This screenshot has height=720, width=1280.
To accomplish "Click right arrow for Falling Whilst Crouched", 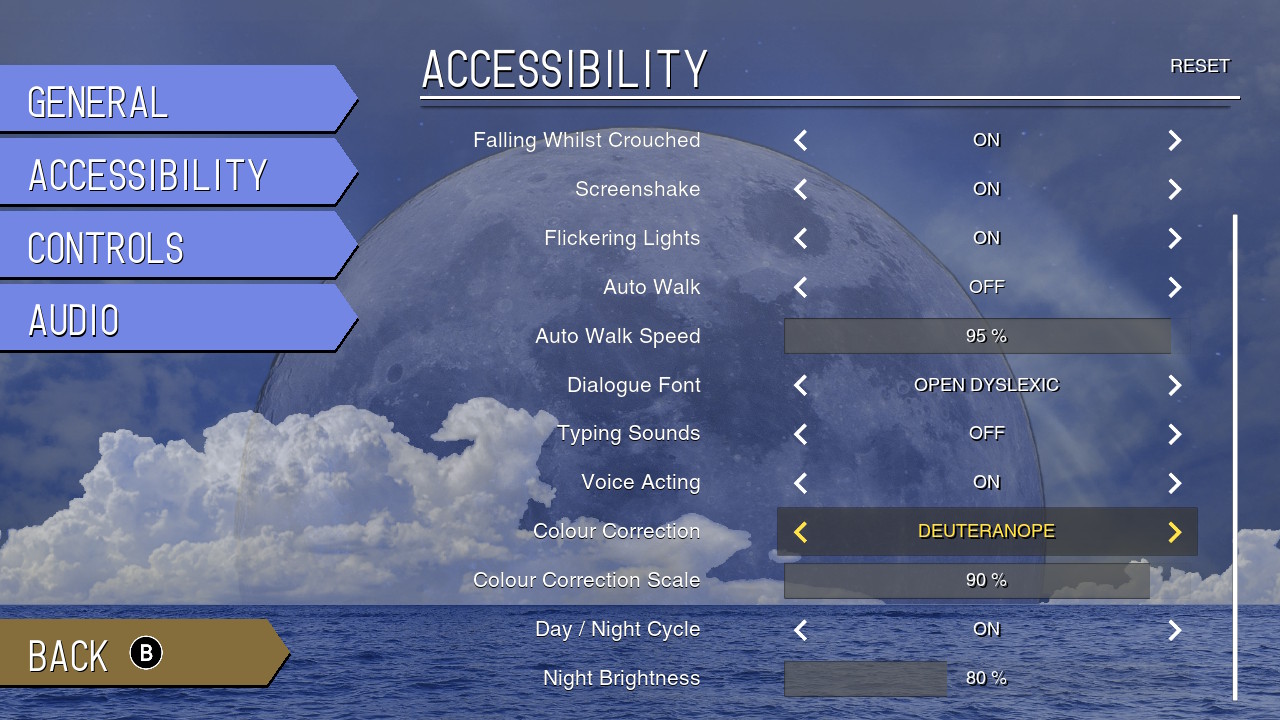I will pyautogui.click(x=1175, y=141).
